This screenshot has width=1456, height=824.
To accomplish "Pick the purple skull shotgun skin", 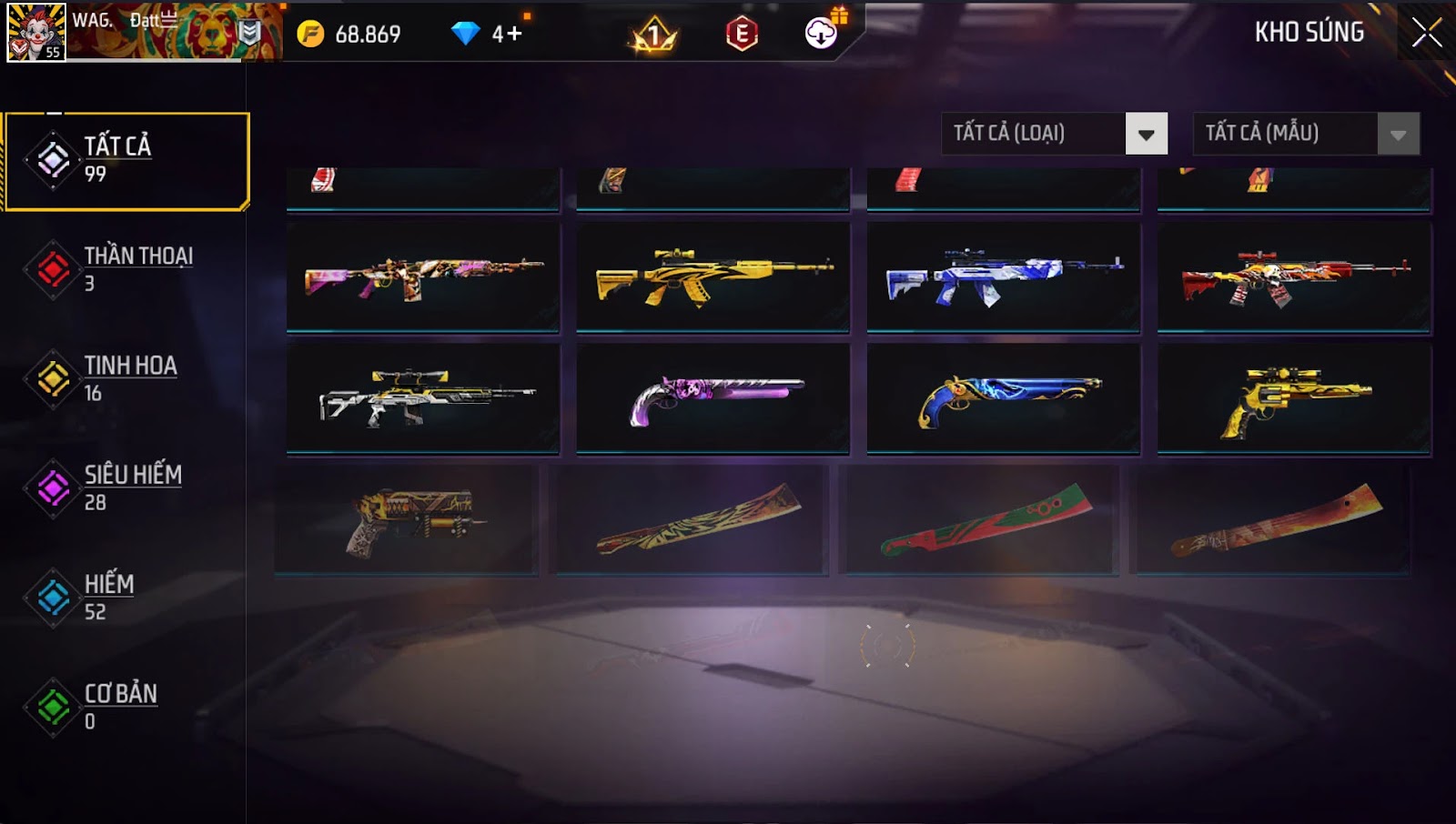I will coord(713,397).
